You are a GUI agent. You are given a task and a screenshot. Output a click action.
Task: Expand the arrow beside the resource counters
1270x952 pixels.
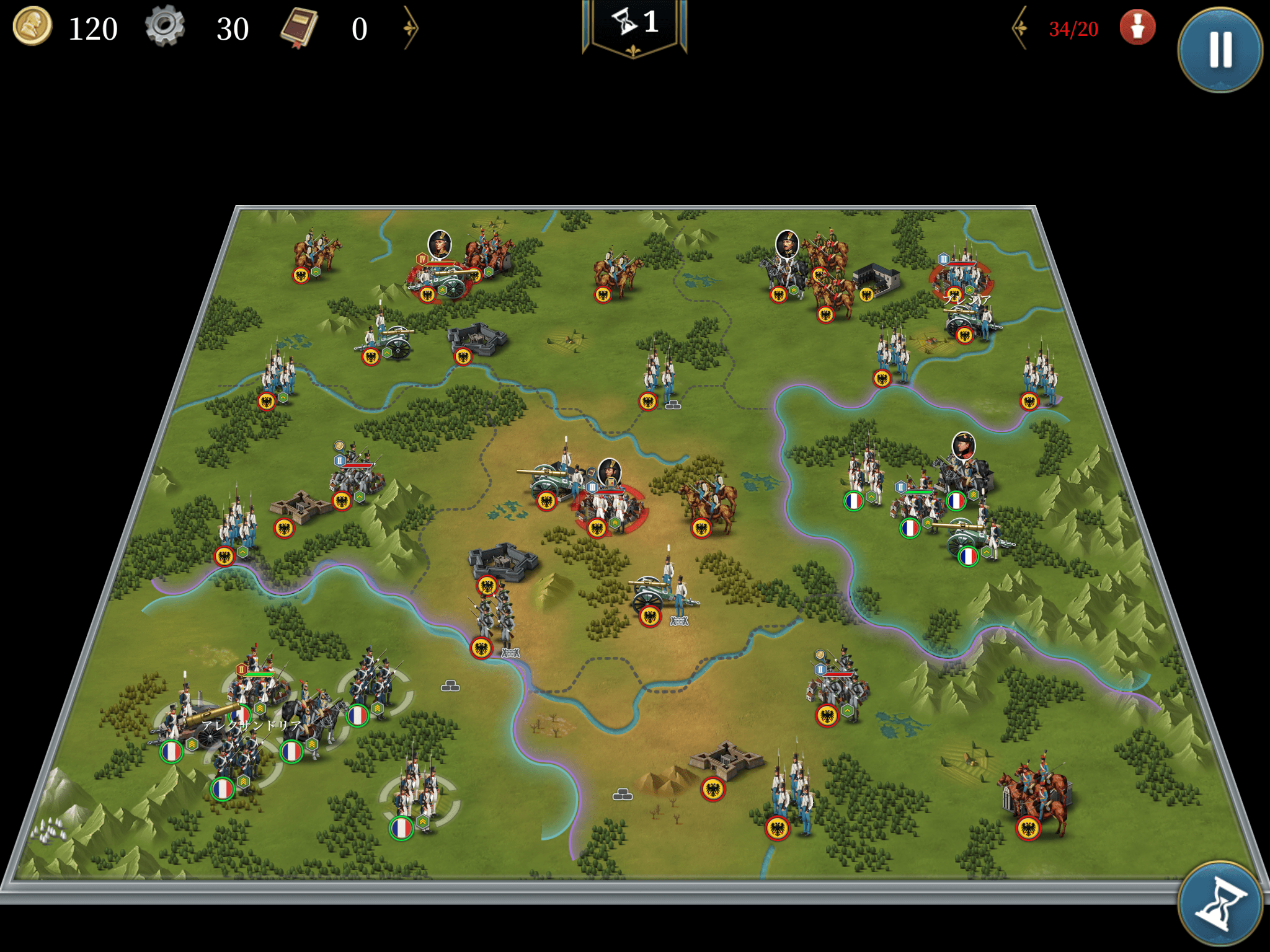click(x=410, y=28)
